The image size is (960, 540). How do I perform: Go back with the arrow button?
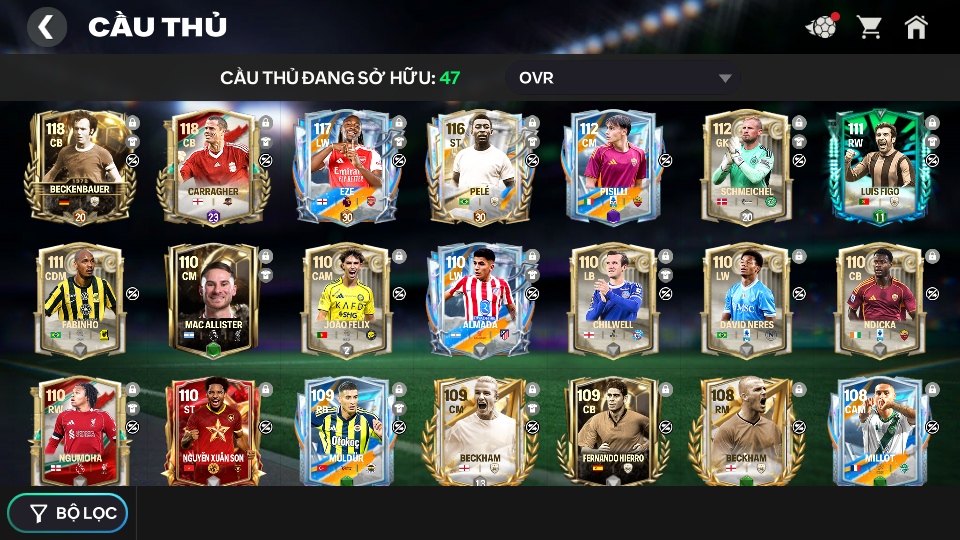click(x=46, y=27)
